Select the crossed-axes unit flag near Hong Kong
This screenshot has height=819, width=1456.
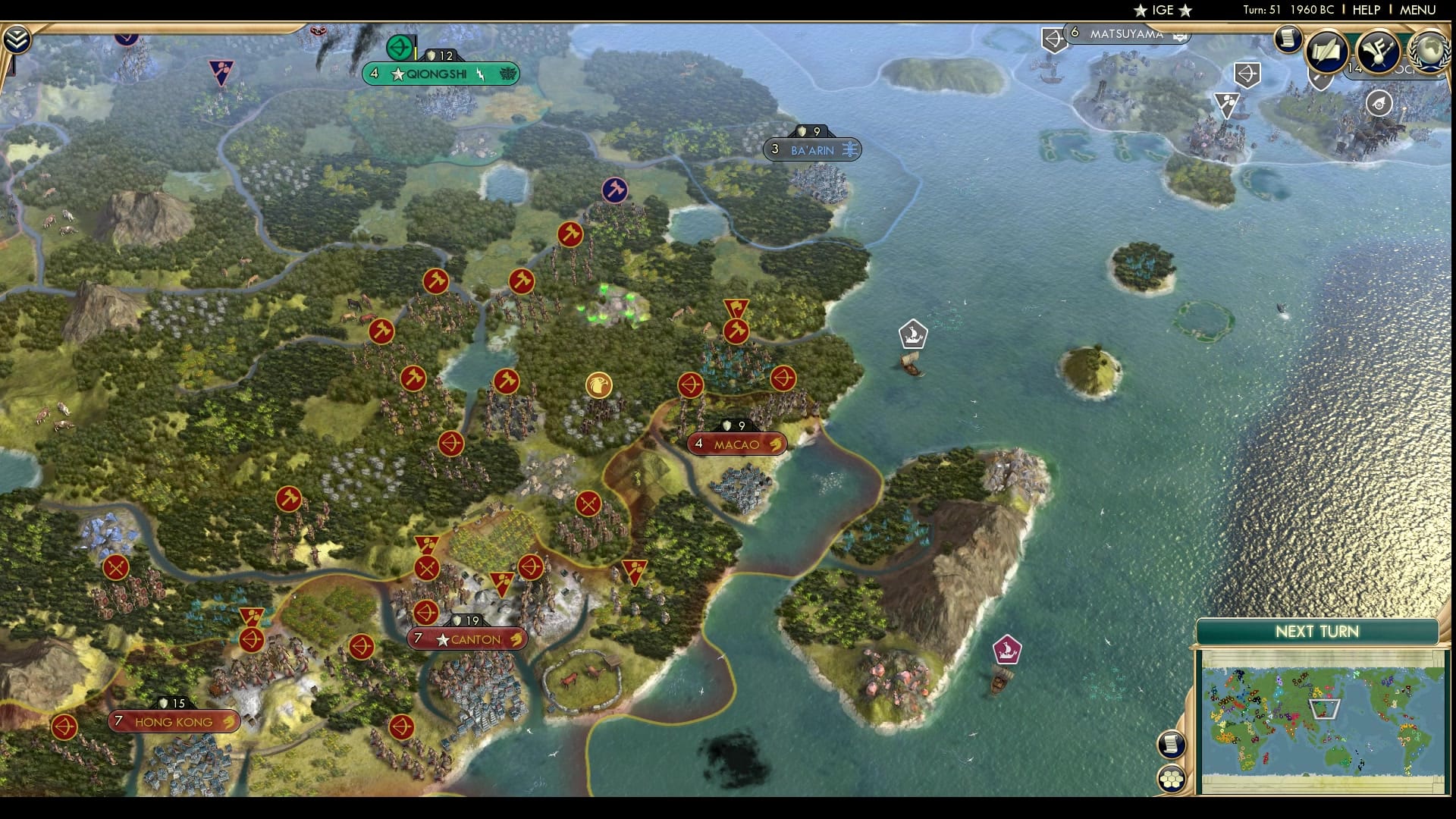tap(115, 566)
